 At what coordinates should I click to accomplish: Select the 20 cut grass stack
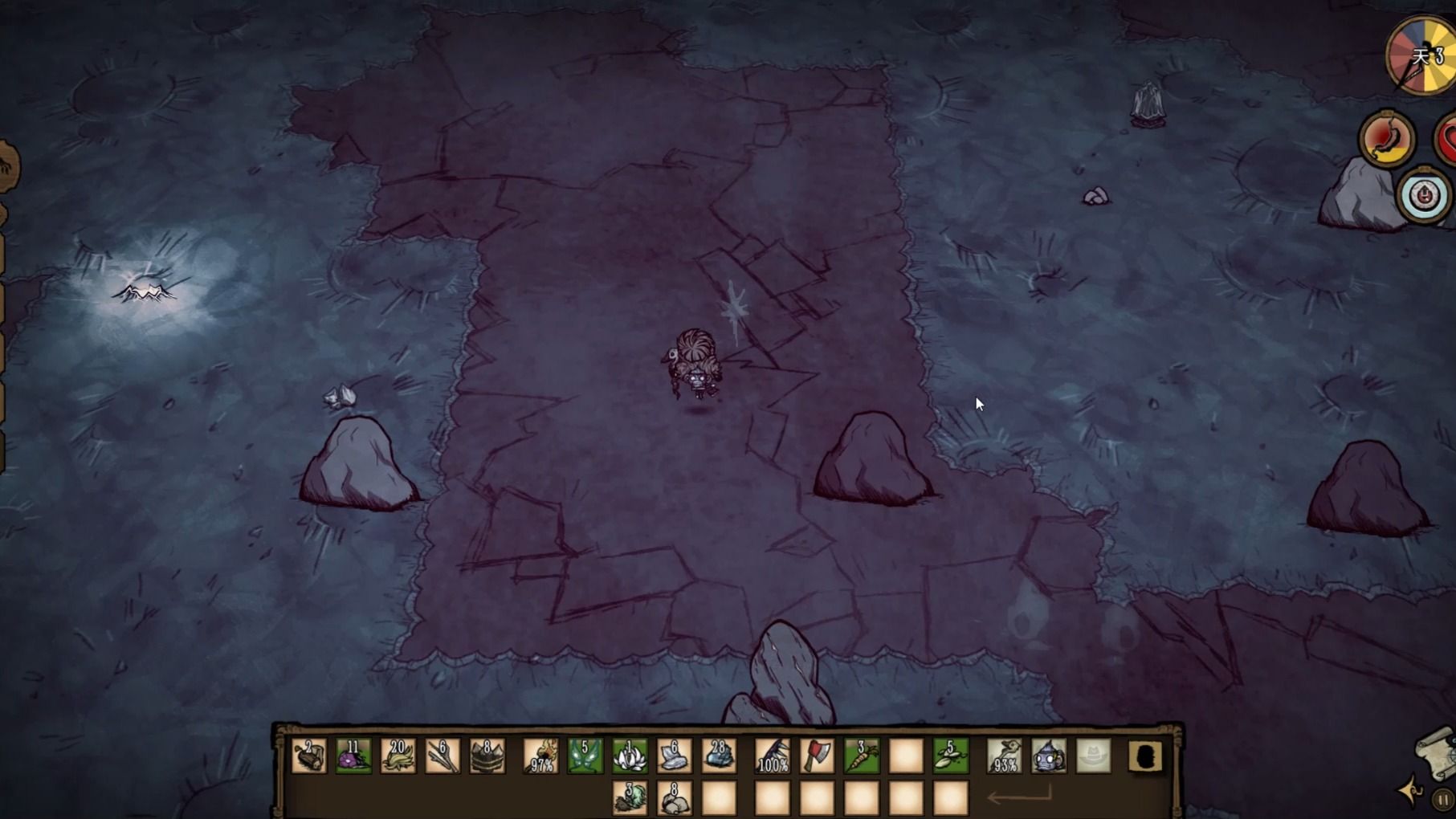(x=398, y=756)
